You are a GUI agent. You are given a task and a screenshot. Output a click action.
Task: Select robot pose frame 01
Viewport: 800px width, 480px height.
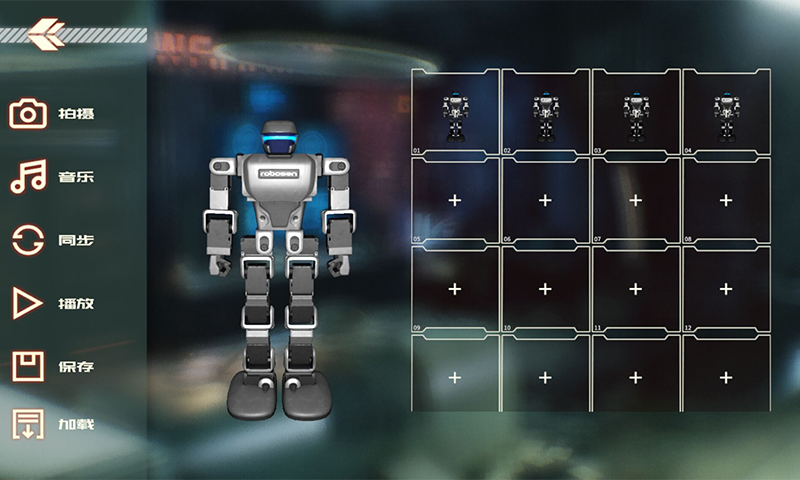[455, 113]
